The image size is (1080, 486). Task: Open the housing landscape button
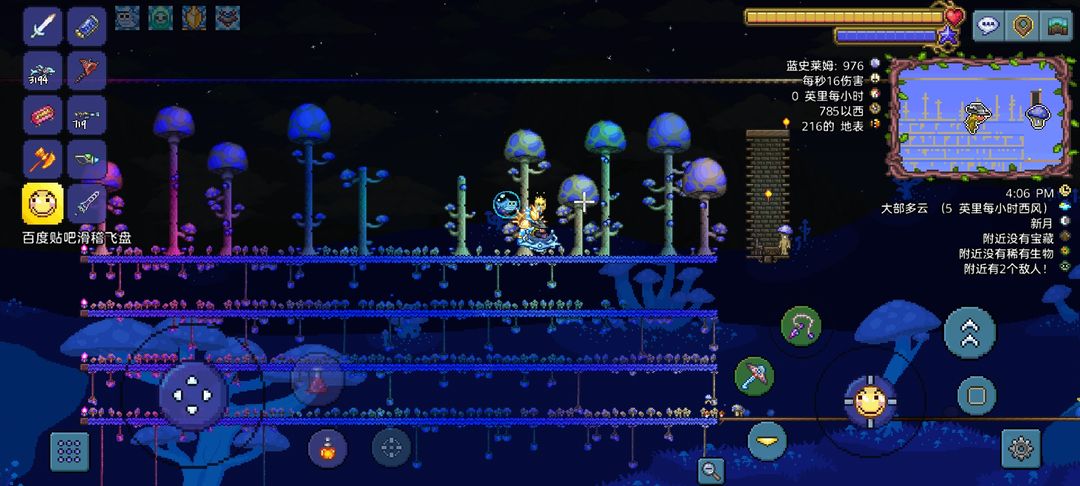coord(1056,26)
